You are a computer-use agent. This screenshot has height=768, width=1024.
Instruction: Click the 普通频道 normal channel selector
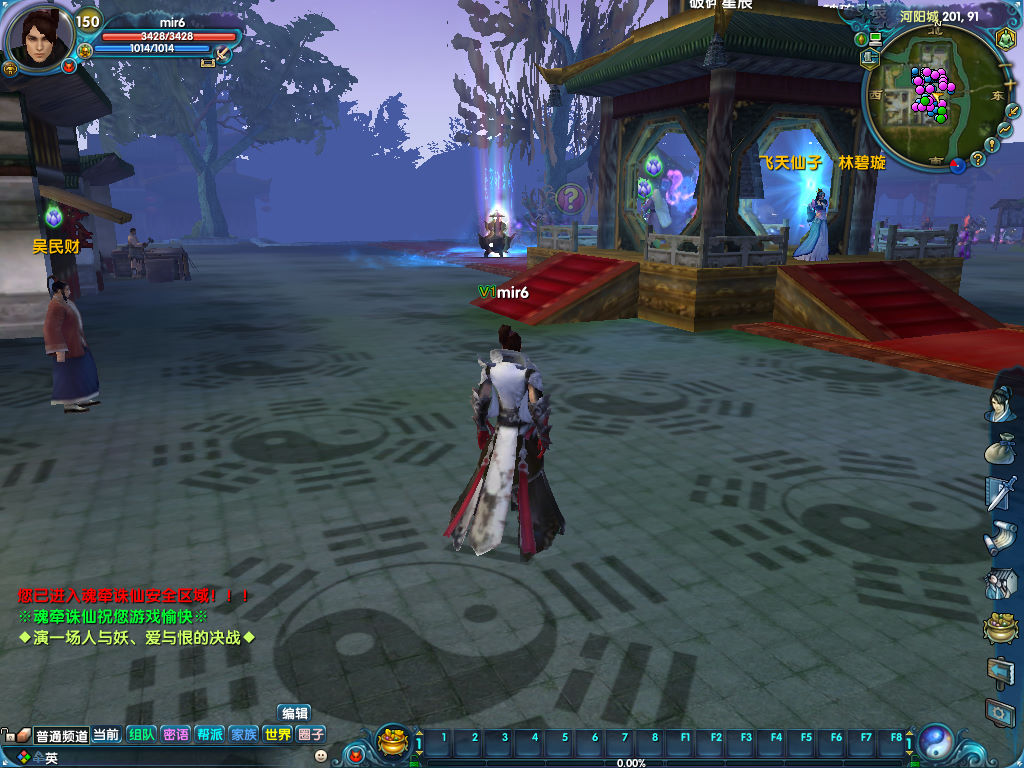pyautogui.click(x=61, y=735)
